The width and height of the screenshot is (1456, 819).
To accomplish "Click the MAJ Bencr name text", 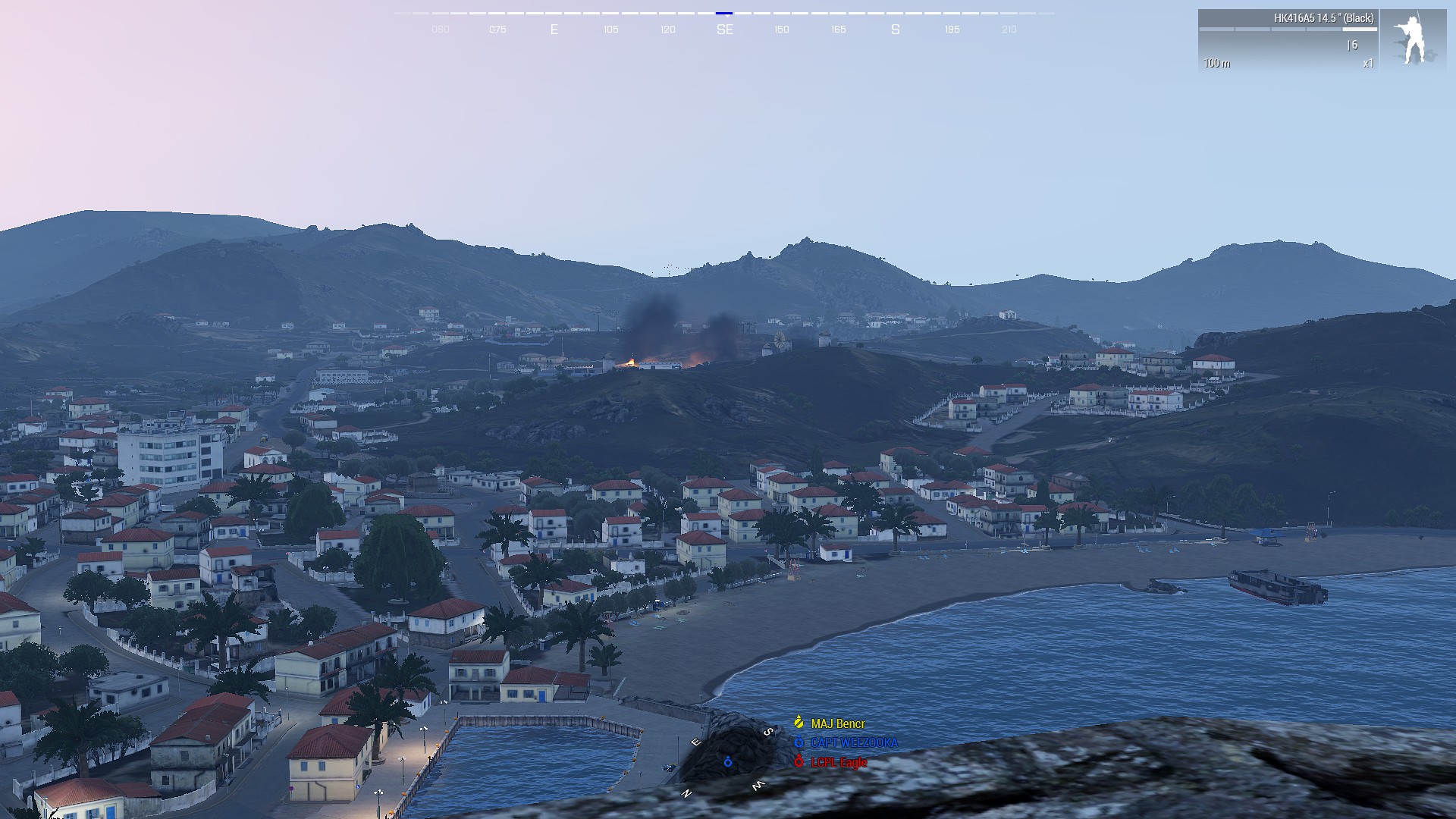I will [838, 723].
